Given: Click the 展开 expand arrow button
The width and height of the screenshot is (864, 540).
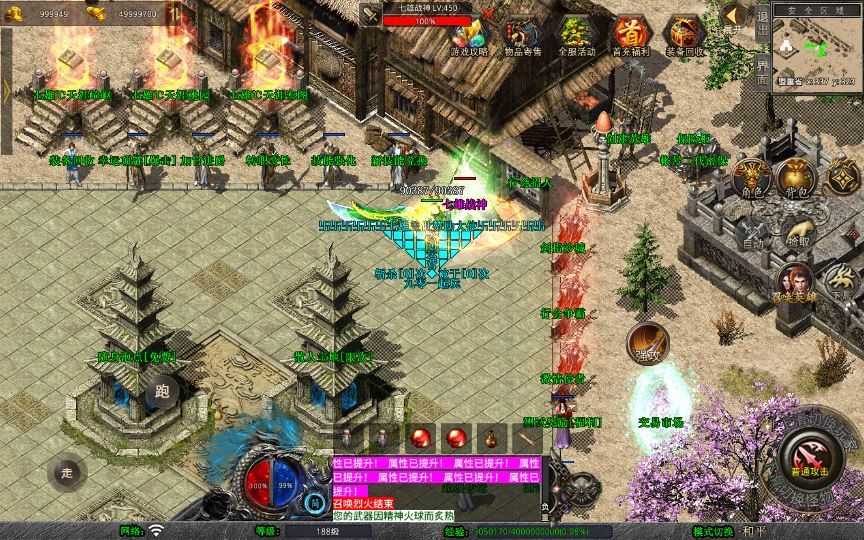Looking at the screenshot, I should coord(732,17).
